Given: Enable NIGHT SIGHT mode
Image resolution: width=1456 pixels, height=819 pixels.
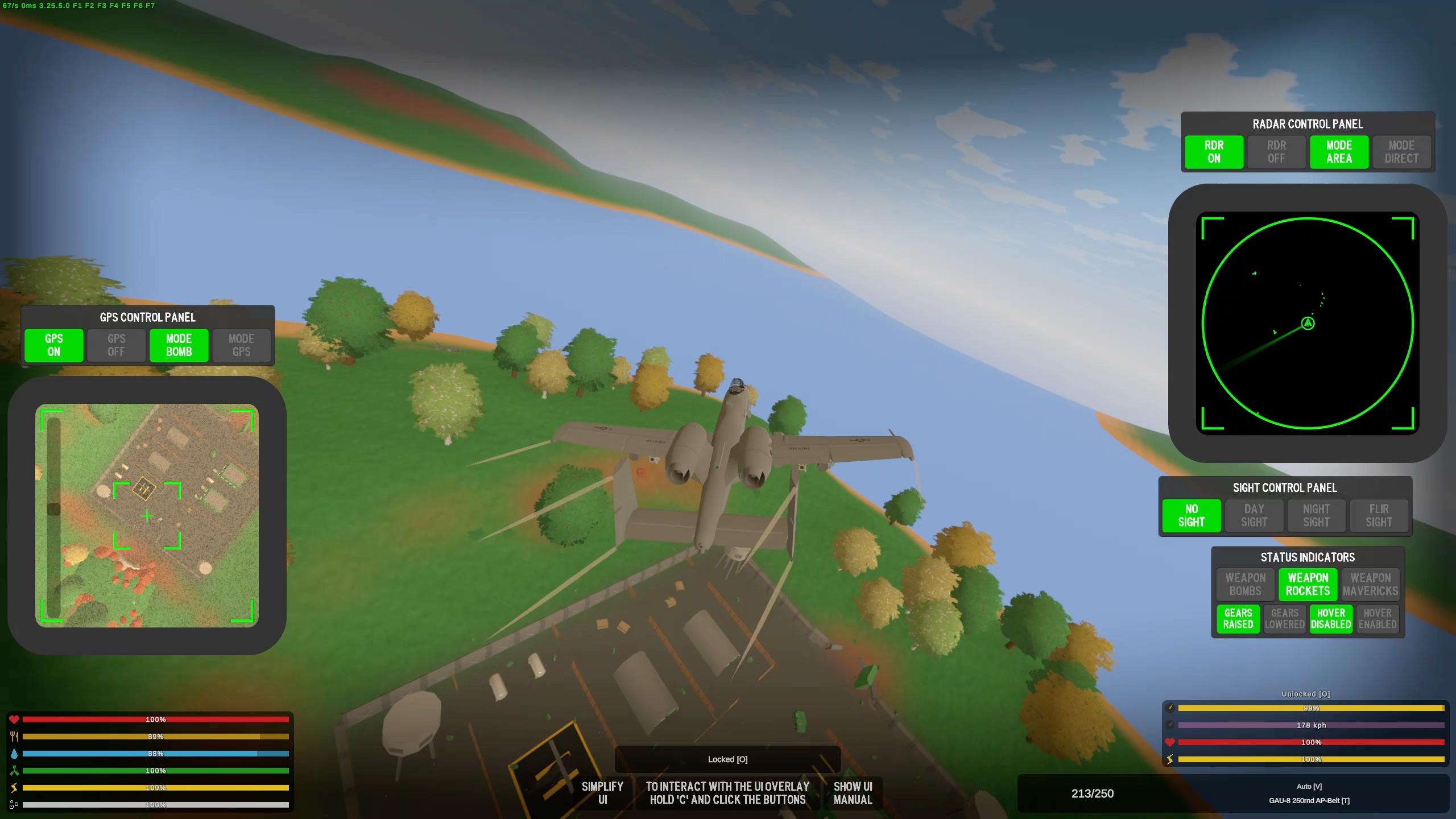Looking at the screenshot, I should [x=1316, y=516].
